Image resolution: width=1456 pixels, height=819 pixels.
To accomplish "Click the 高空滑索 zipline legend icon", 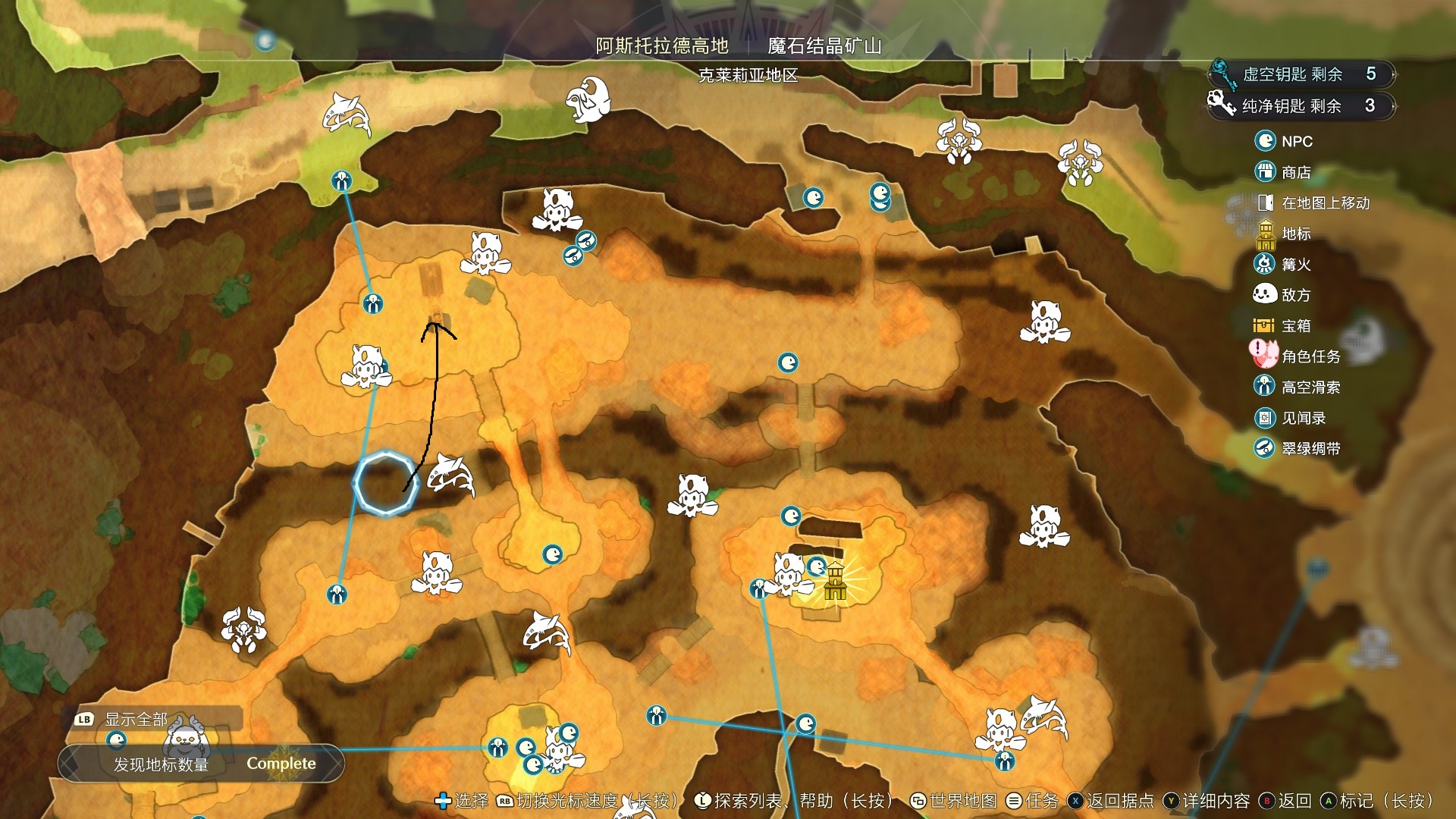I will click(1263, 388).
